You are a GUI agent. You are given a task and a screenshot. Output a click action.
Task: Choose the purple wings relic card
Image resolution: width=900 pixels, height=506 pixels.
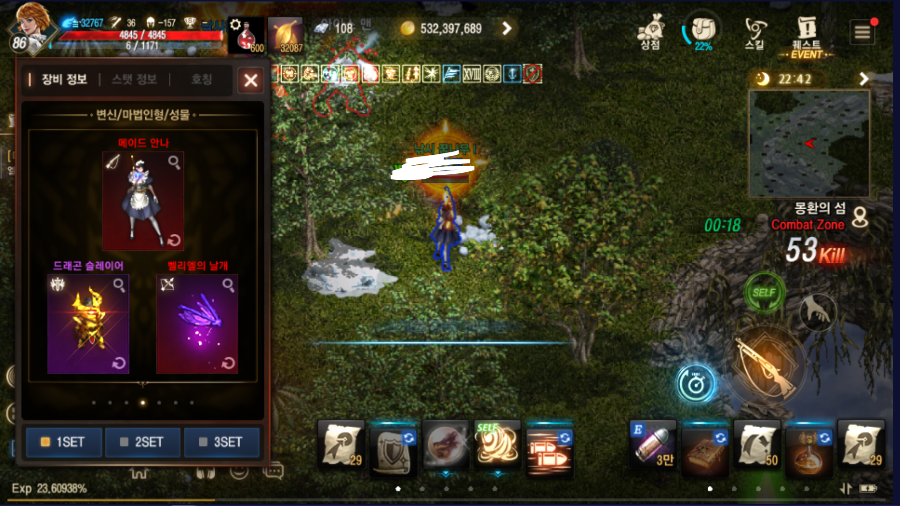coord(197,324)
